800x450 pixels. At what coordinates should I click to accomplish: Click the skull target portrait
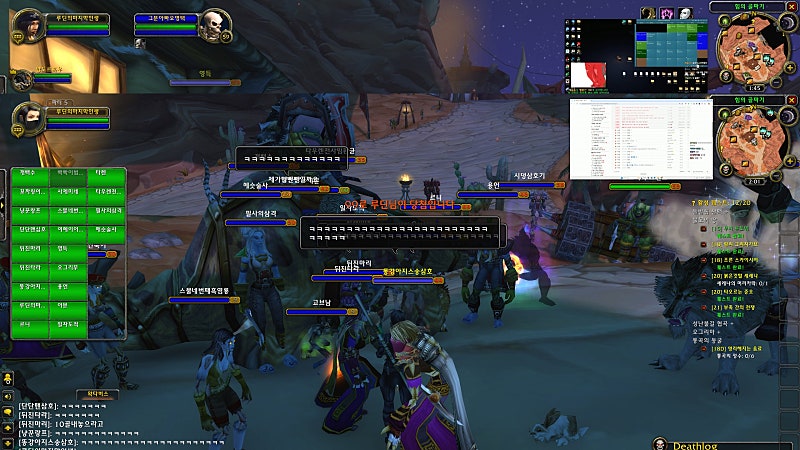coord(214,27)
